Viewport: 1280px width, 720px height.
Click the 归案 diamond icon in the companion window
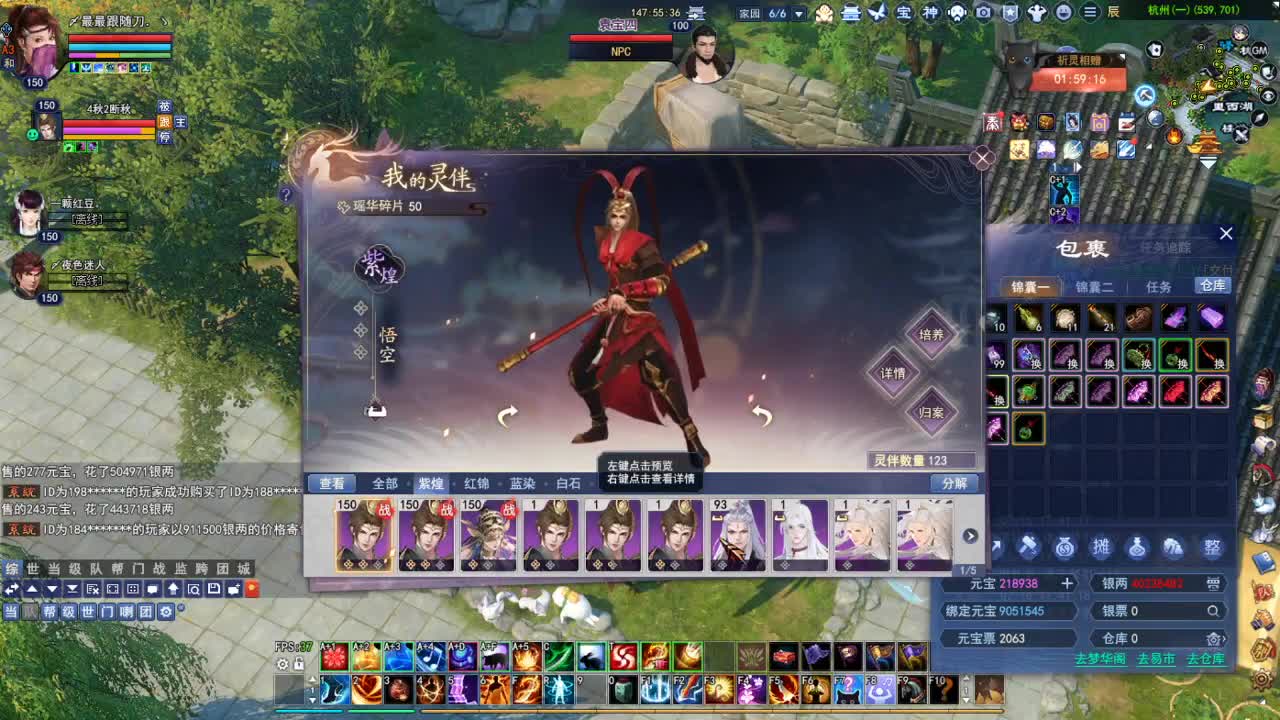click(x=931, y=413)
